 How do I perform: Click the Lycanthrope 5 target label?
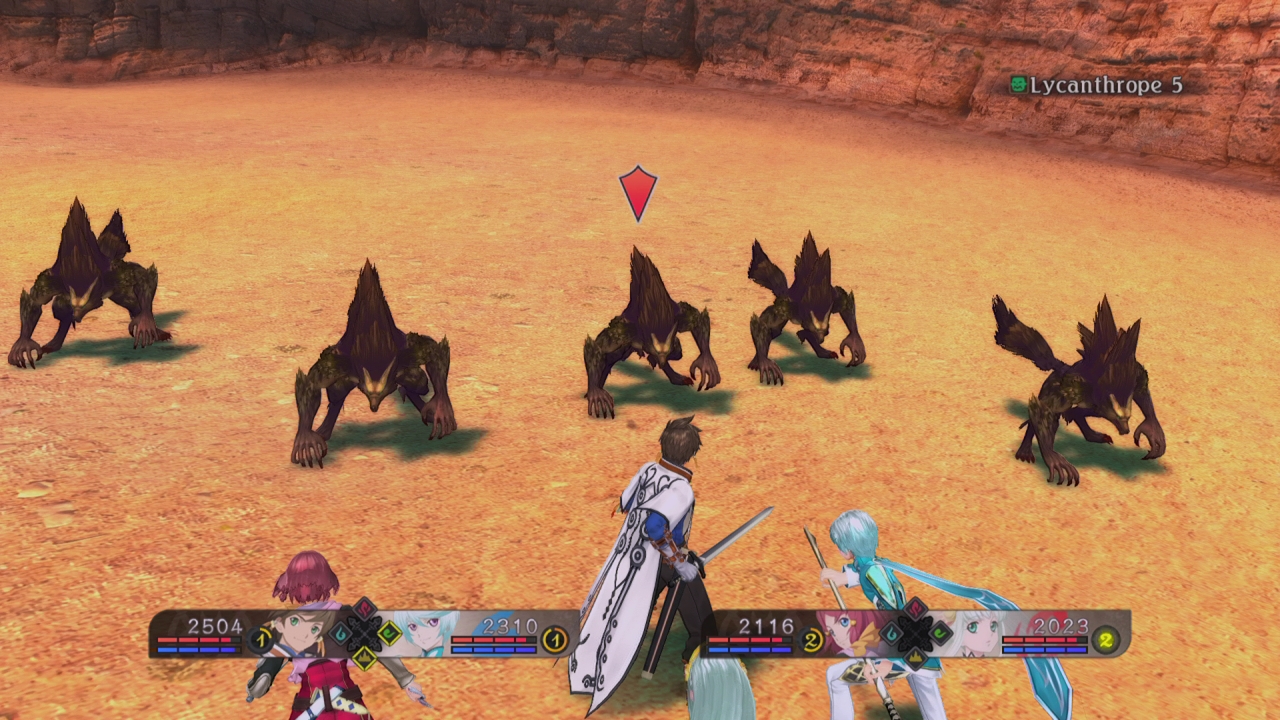click(x=1096, y=85)
